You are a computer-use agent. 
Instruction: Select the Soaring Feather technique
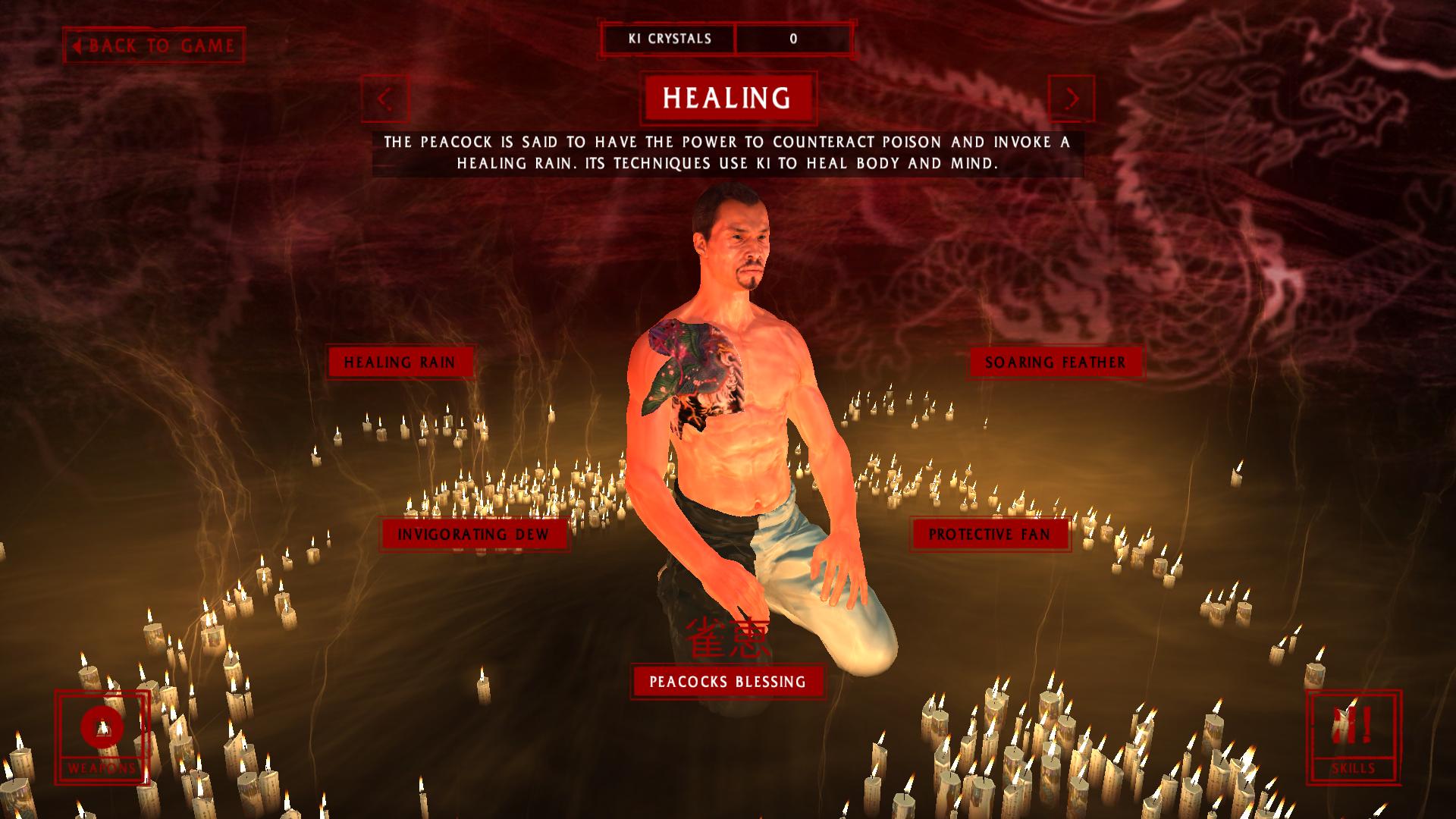(x=1056, y=362)
